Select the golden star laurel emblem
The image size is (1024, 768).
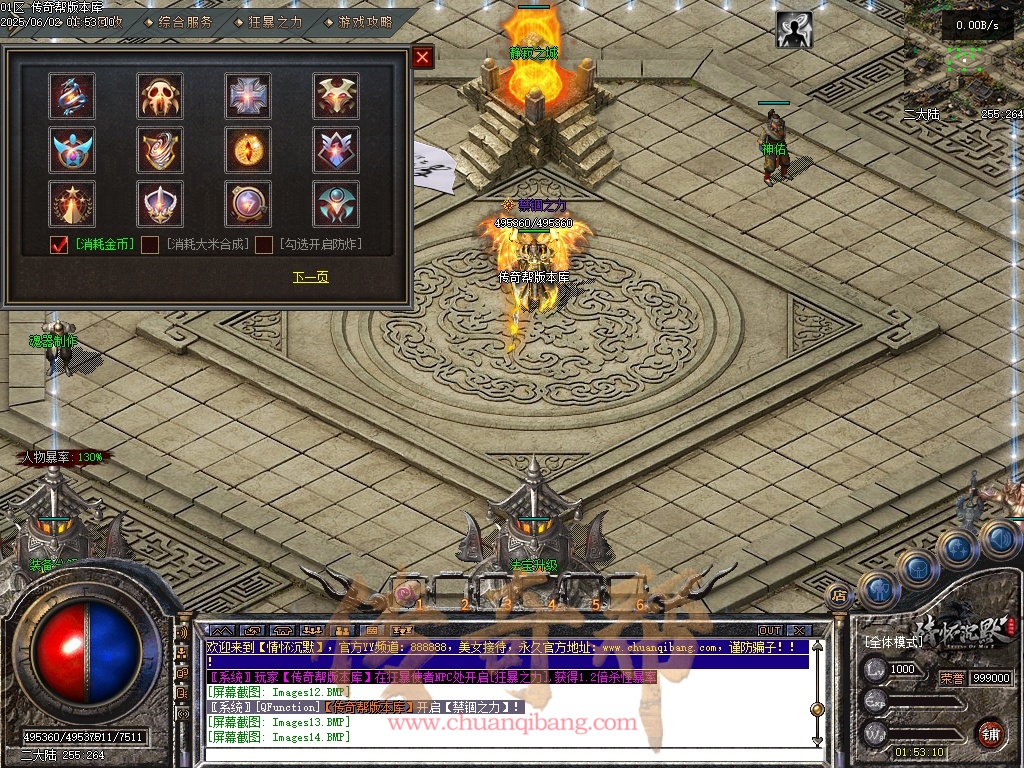click(72, 204)
